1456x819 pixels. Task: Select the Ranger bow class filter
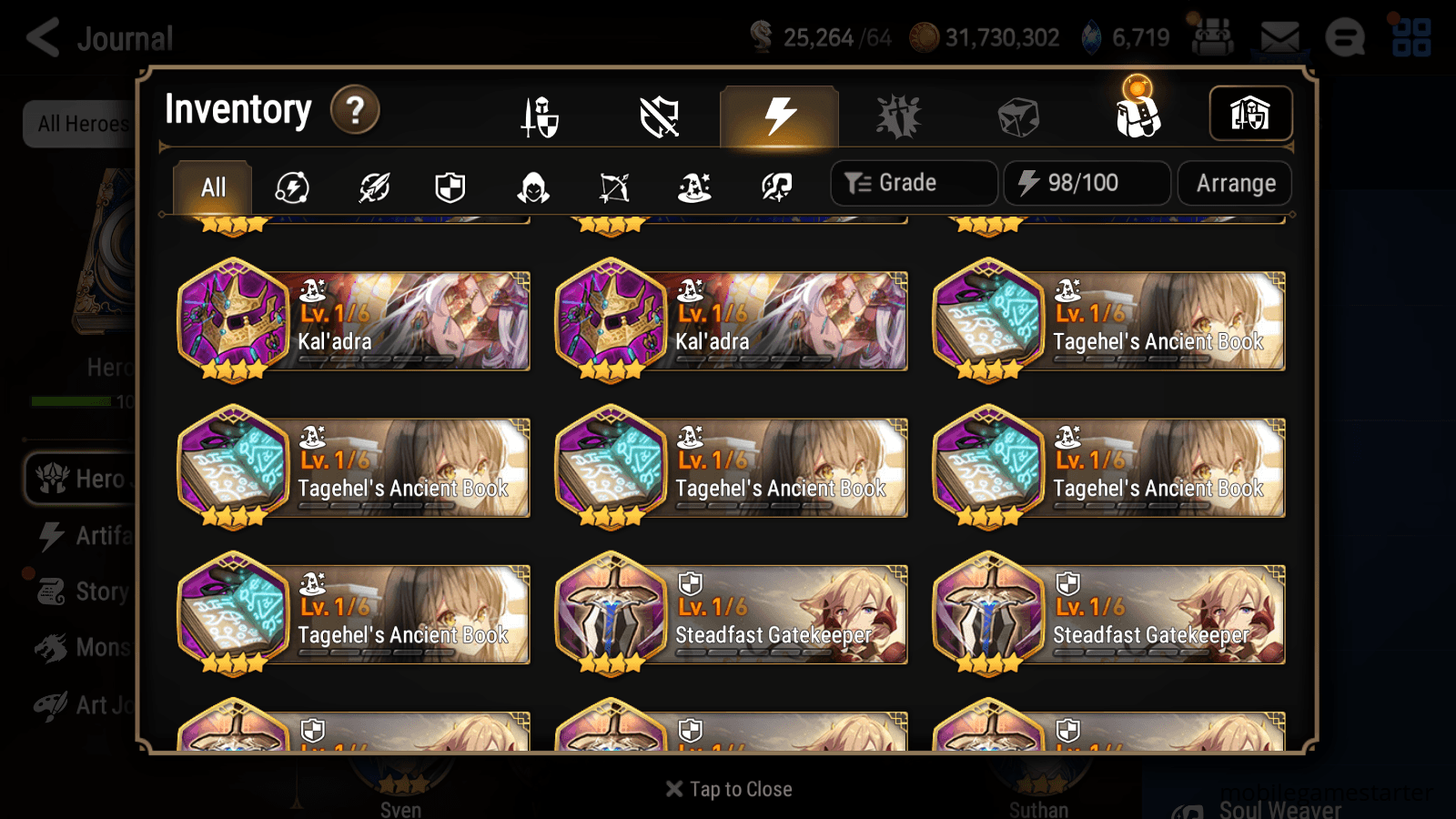pyautogui.click(x=613, y=187)
